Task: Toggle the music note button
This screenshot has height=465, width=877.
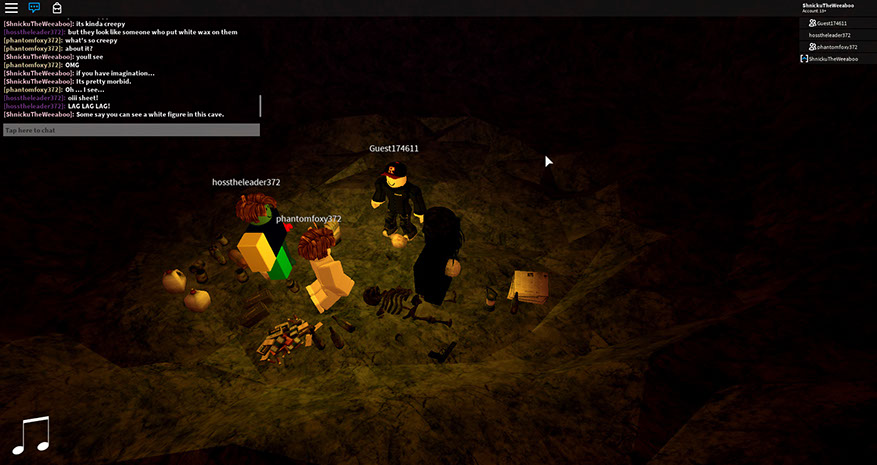Action: (30, 435)
